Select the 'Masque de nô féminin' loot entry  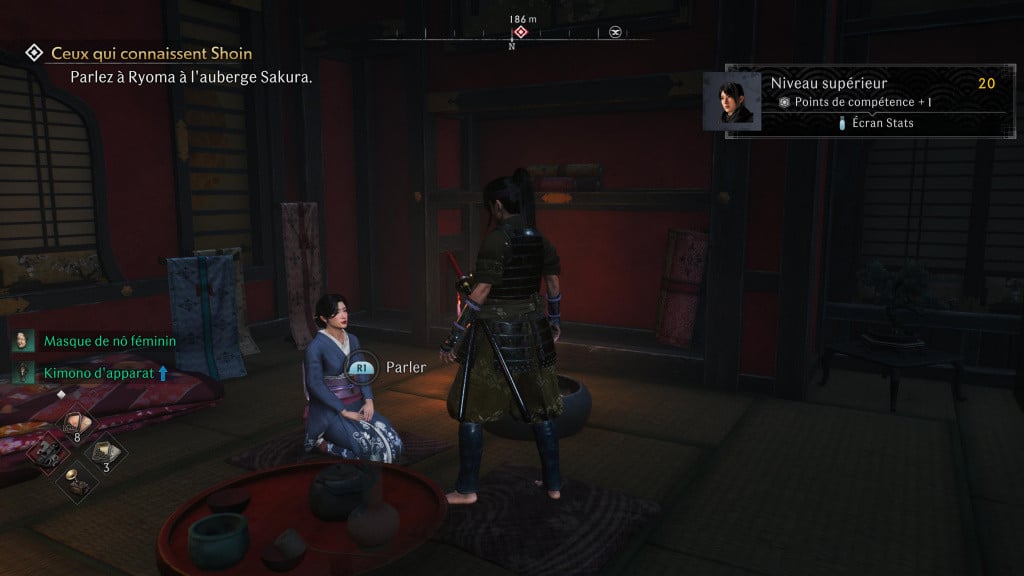point(109,341)
